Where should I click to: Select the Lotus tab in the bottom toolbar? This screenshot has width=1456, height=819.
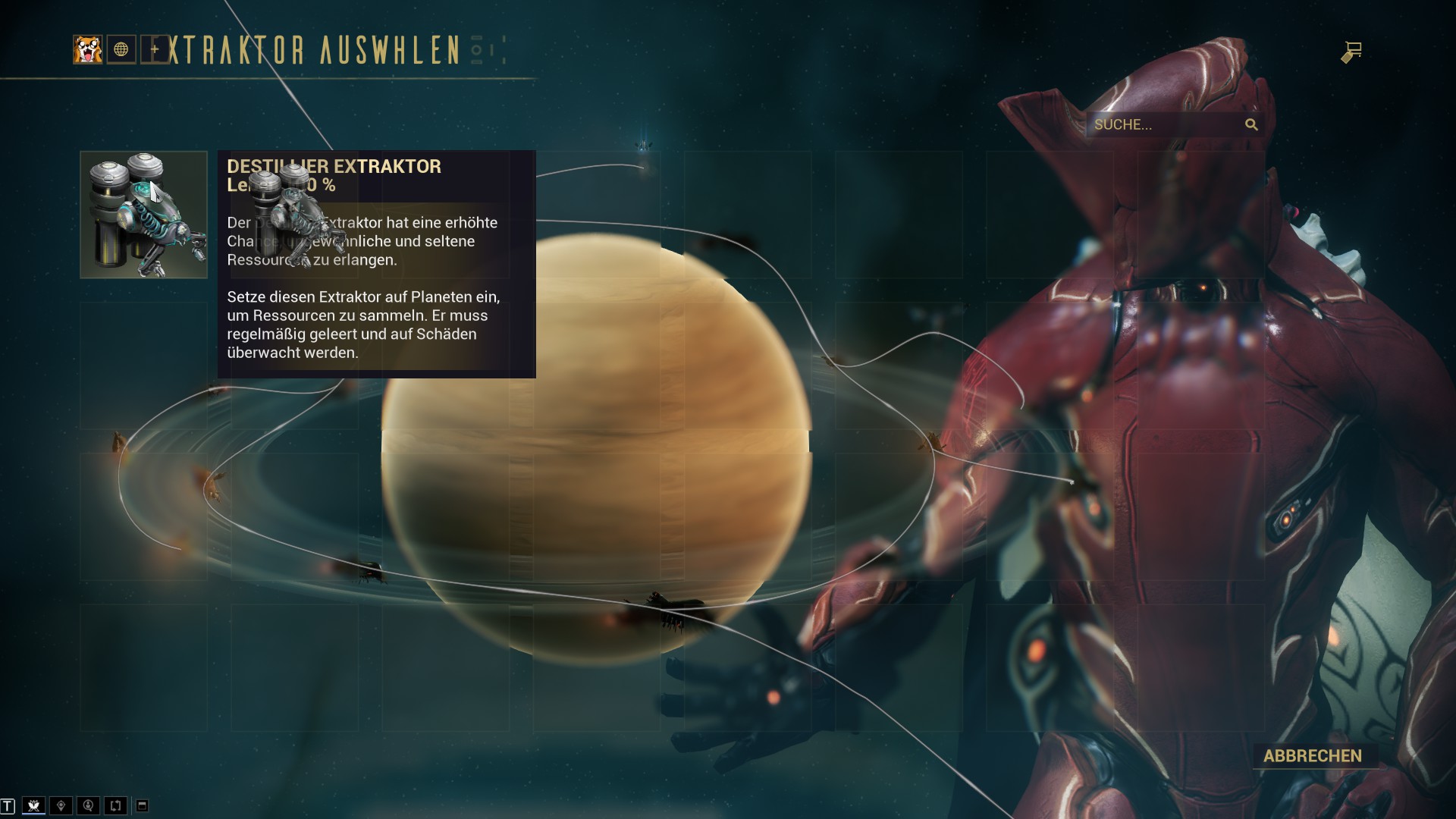point(34,805)
